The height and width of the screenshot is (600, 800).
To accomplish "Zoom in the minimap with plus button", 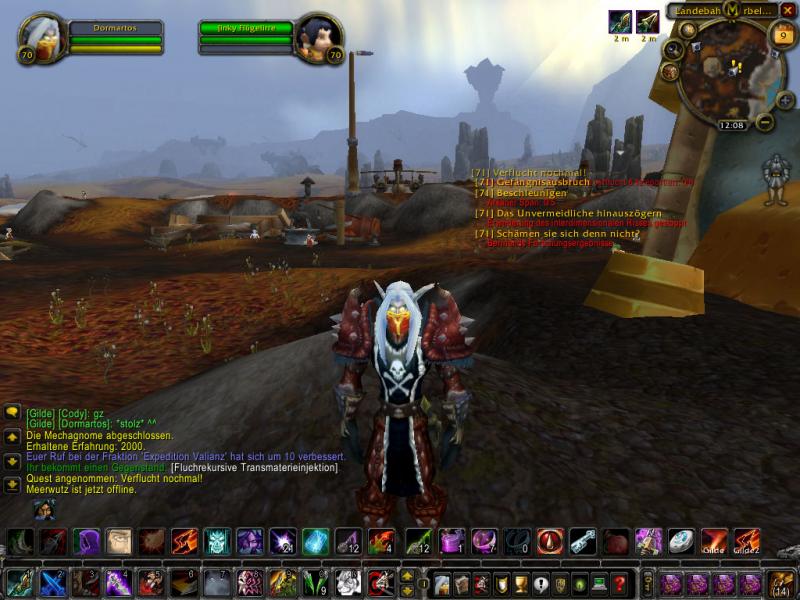I will pos(784,100).
